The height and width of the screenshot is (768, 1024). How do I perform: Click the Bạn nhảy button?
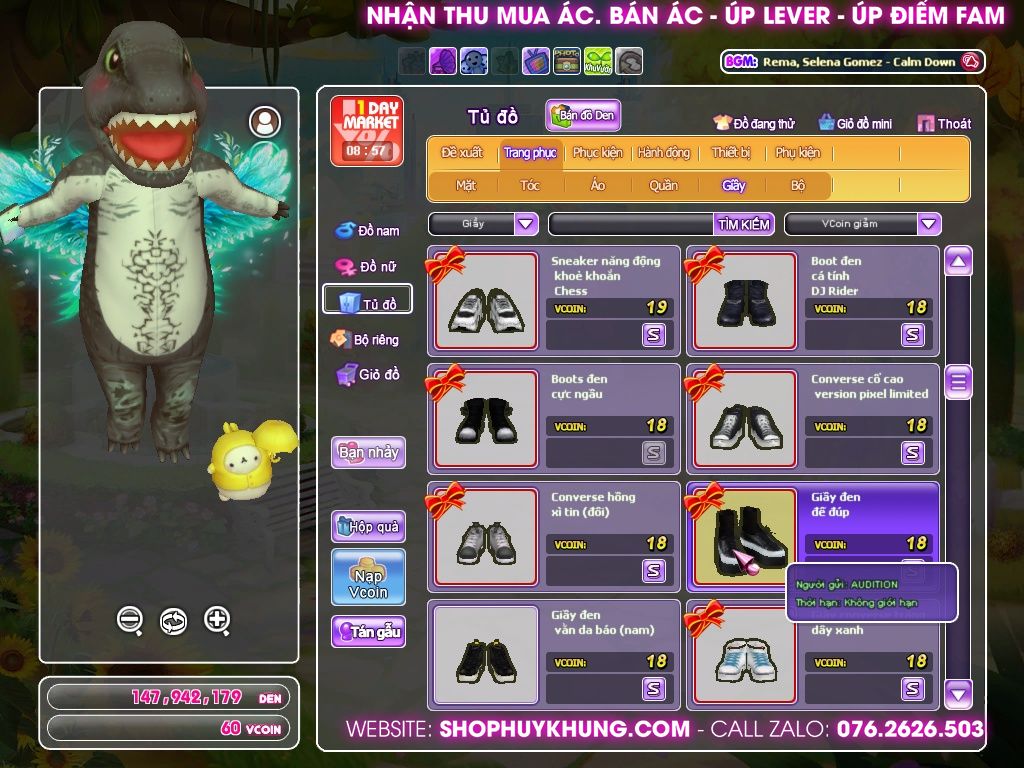click(368, 452)
